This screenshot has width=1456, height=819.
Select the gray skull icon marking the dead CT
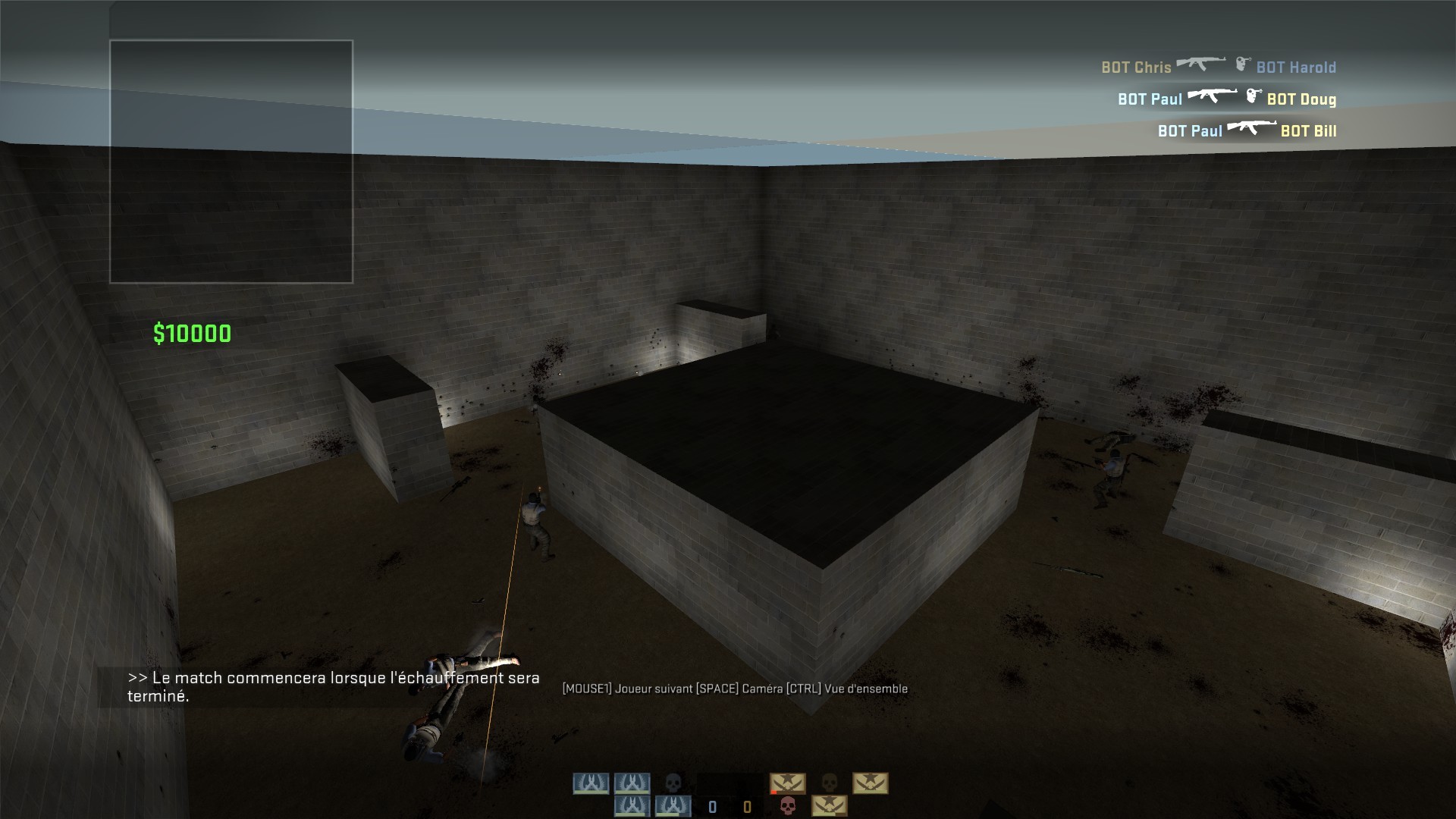[673, 781]
